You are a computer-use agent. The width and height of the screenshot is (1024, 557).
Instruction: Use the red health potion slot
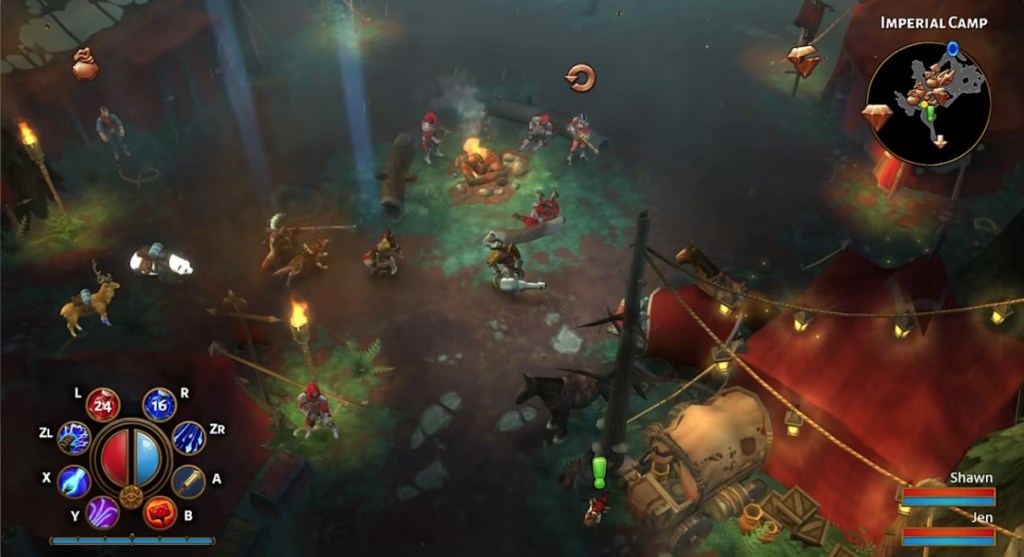103,405
